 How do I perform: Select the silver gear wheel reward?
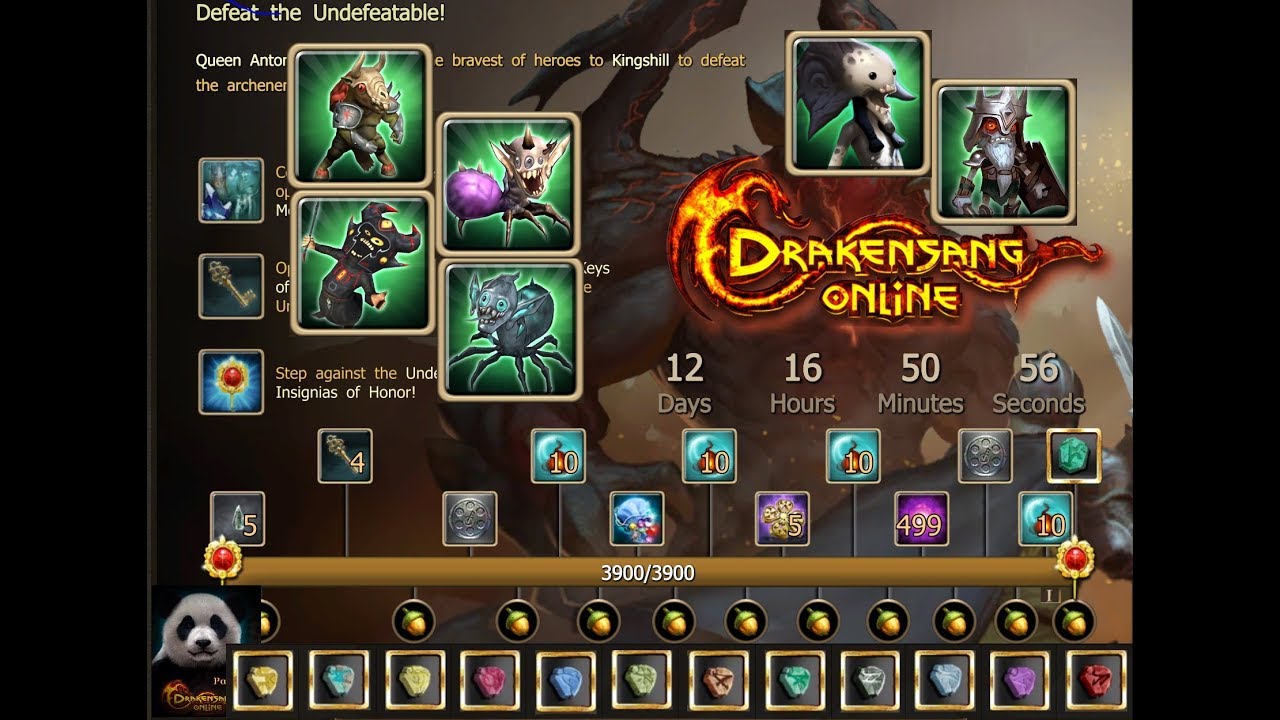(x=469, y=520)
